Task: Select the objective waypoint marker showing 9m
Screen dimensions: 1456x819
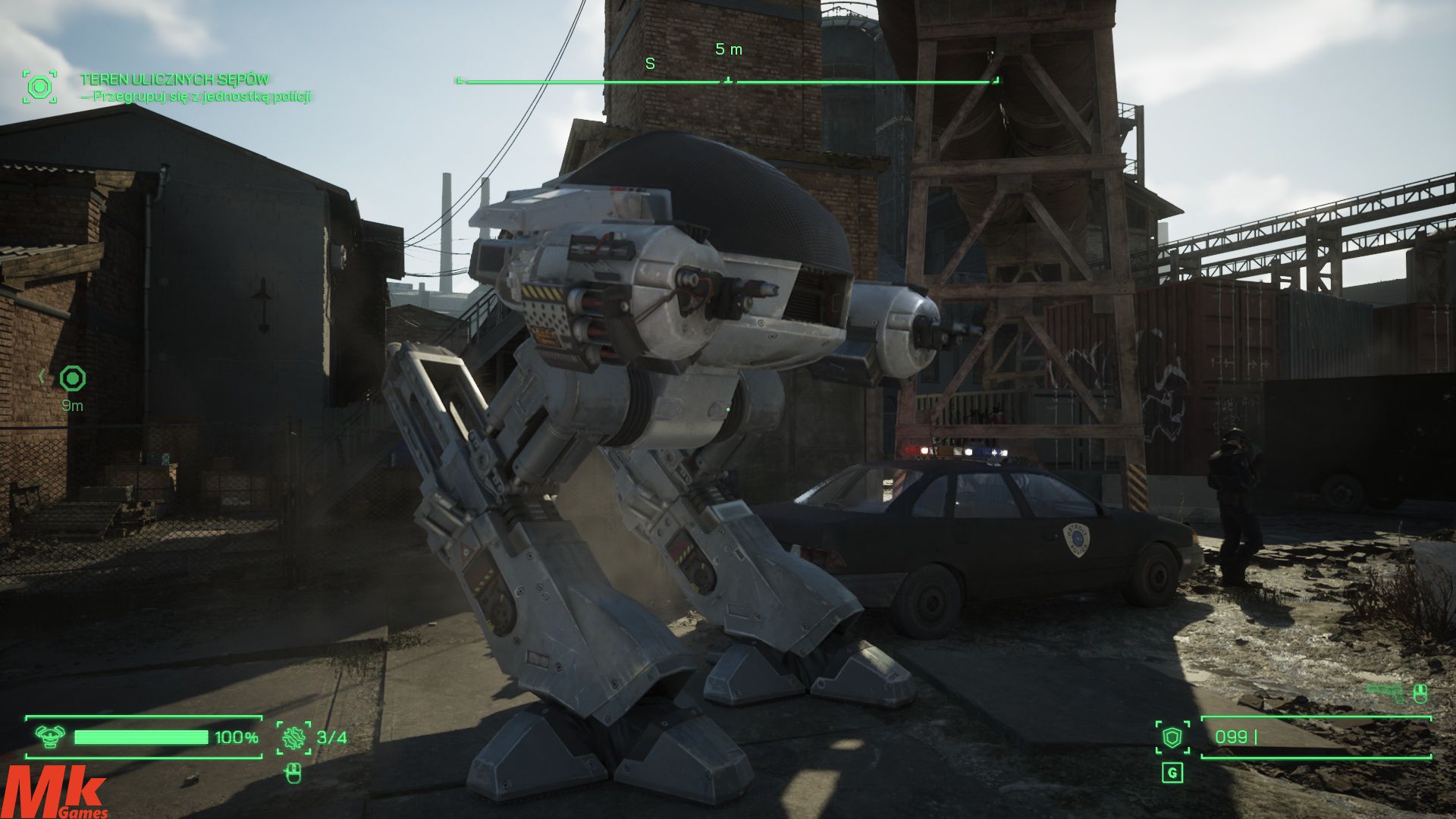Action: (73, 378)
